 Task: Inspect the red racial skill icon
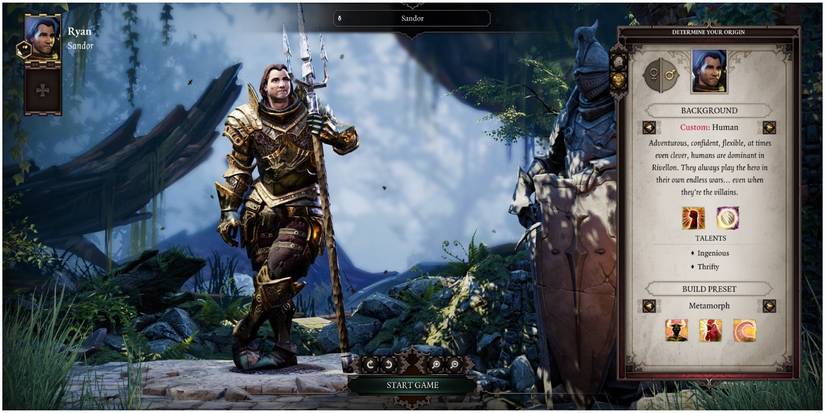(x=693, y=218)
